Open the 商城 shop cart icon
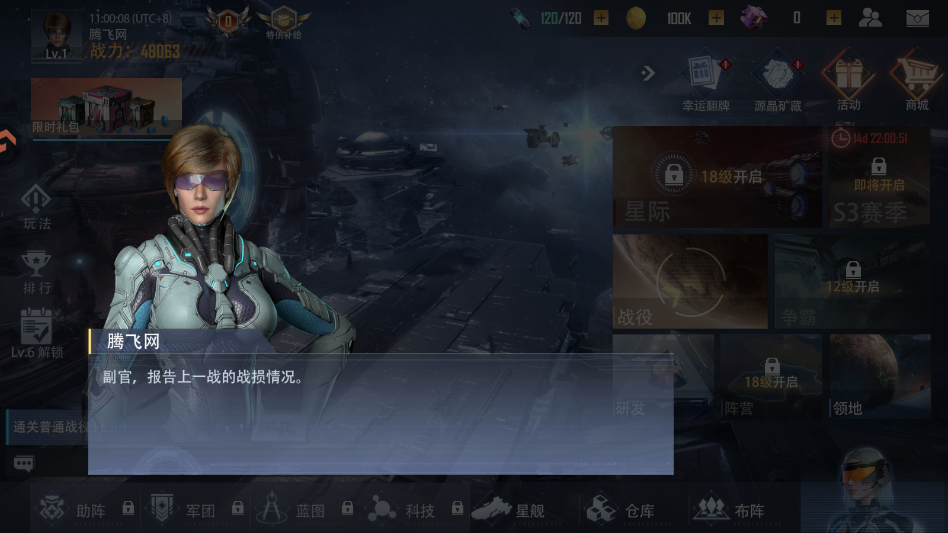The width and height of the screenshot is (948, 533). (x=916, y=82)
